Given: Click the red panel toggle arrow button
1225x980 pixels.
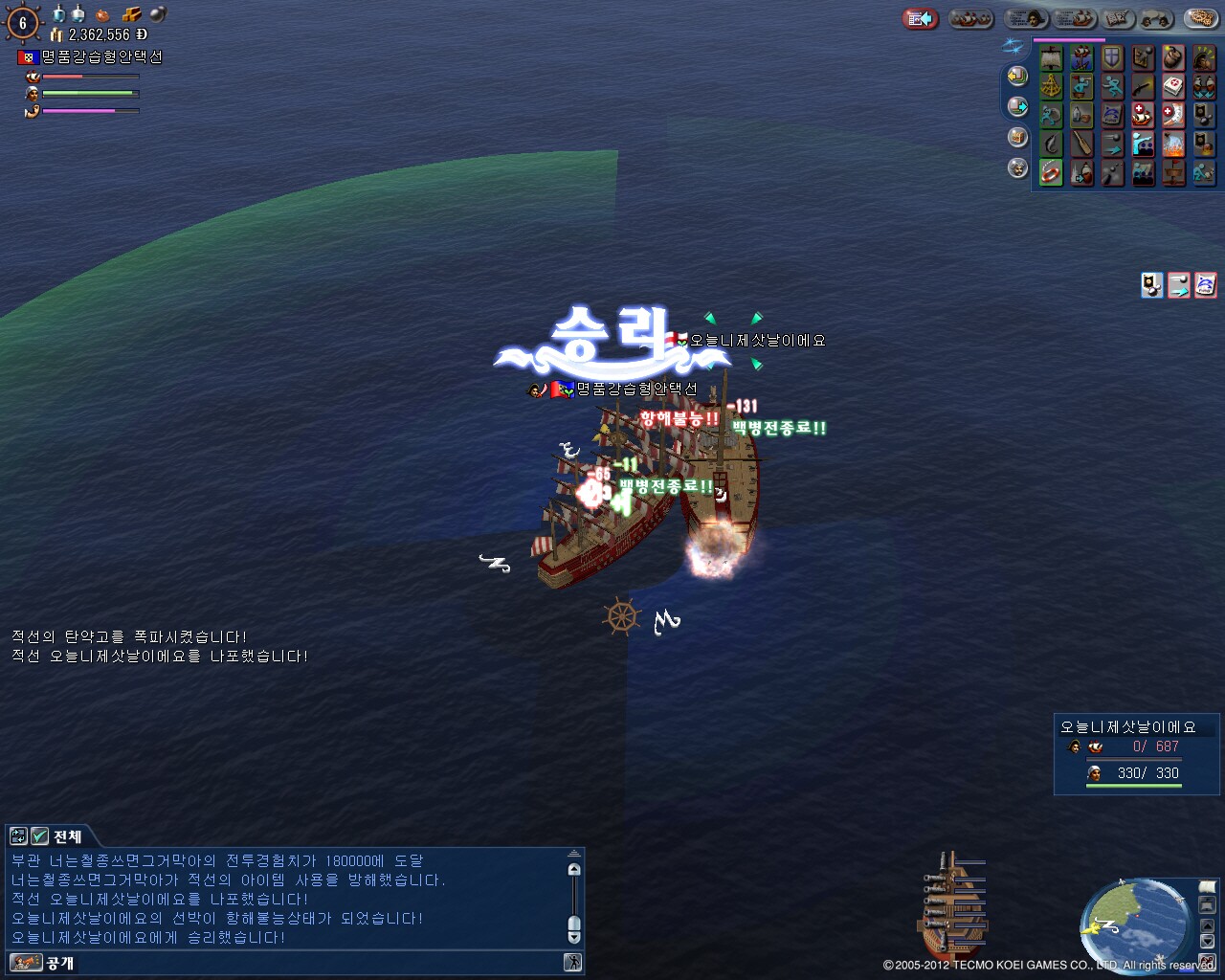Looking at the screenshot, I should (x=920, y=19).
